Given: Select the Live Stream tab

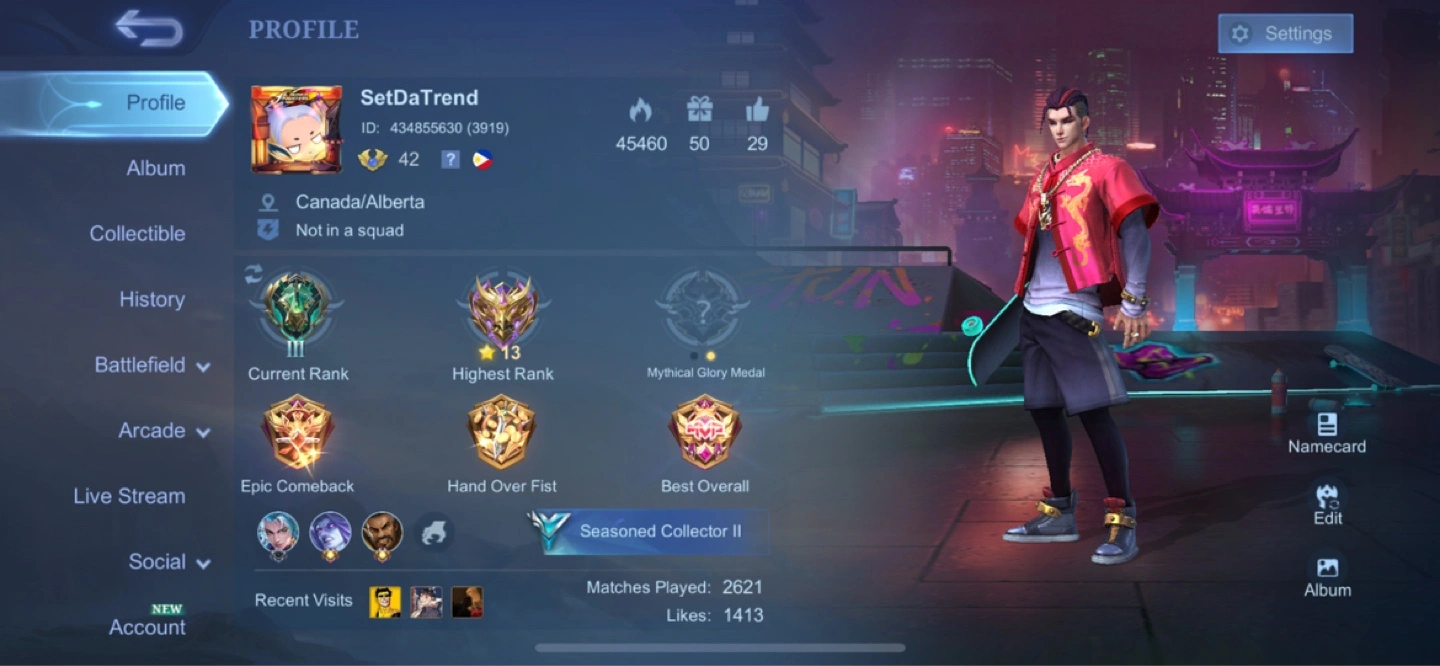Looking at the screenshot, I should (129, 496).
